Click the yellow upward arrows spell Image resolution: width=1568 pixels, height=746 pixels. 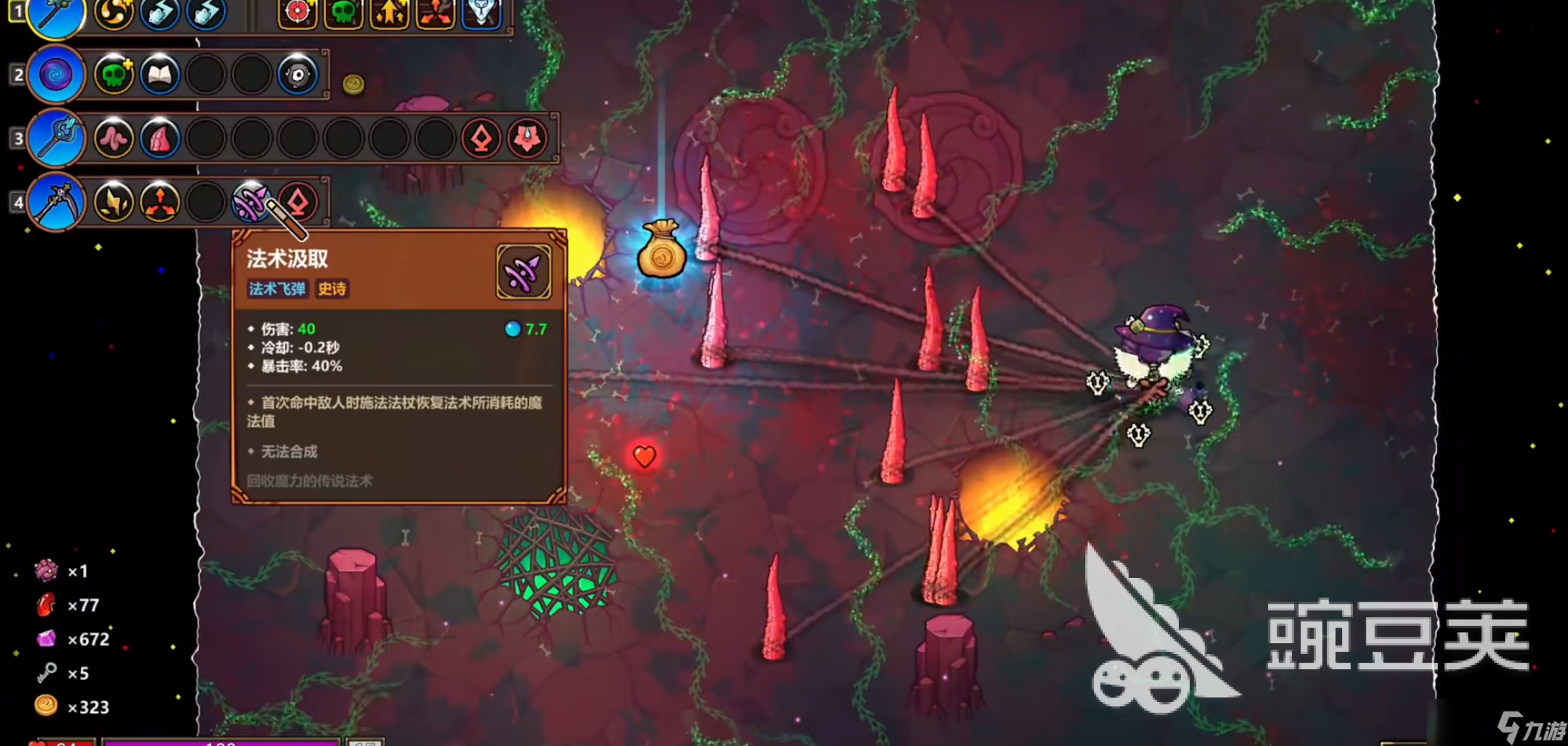[x=389, y=12]
